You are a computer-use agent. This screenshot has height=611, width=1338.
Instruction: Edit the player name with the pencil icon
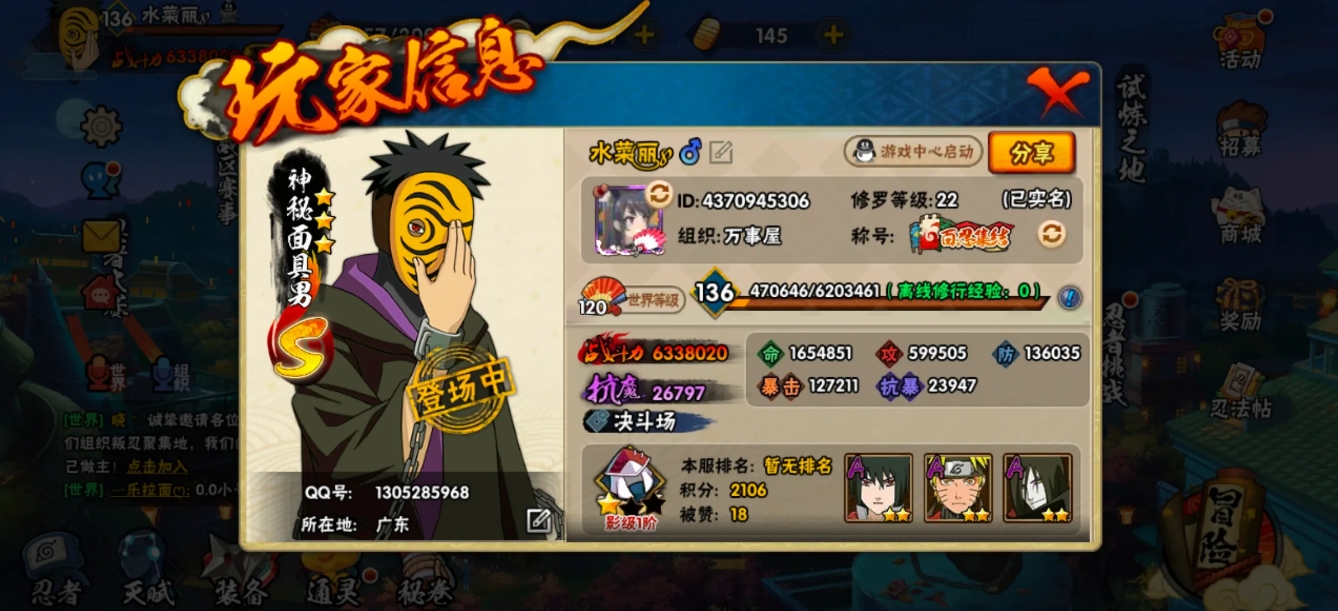click(721, 152)
